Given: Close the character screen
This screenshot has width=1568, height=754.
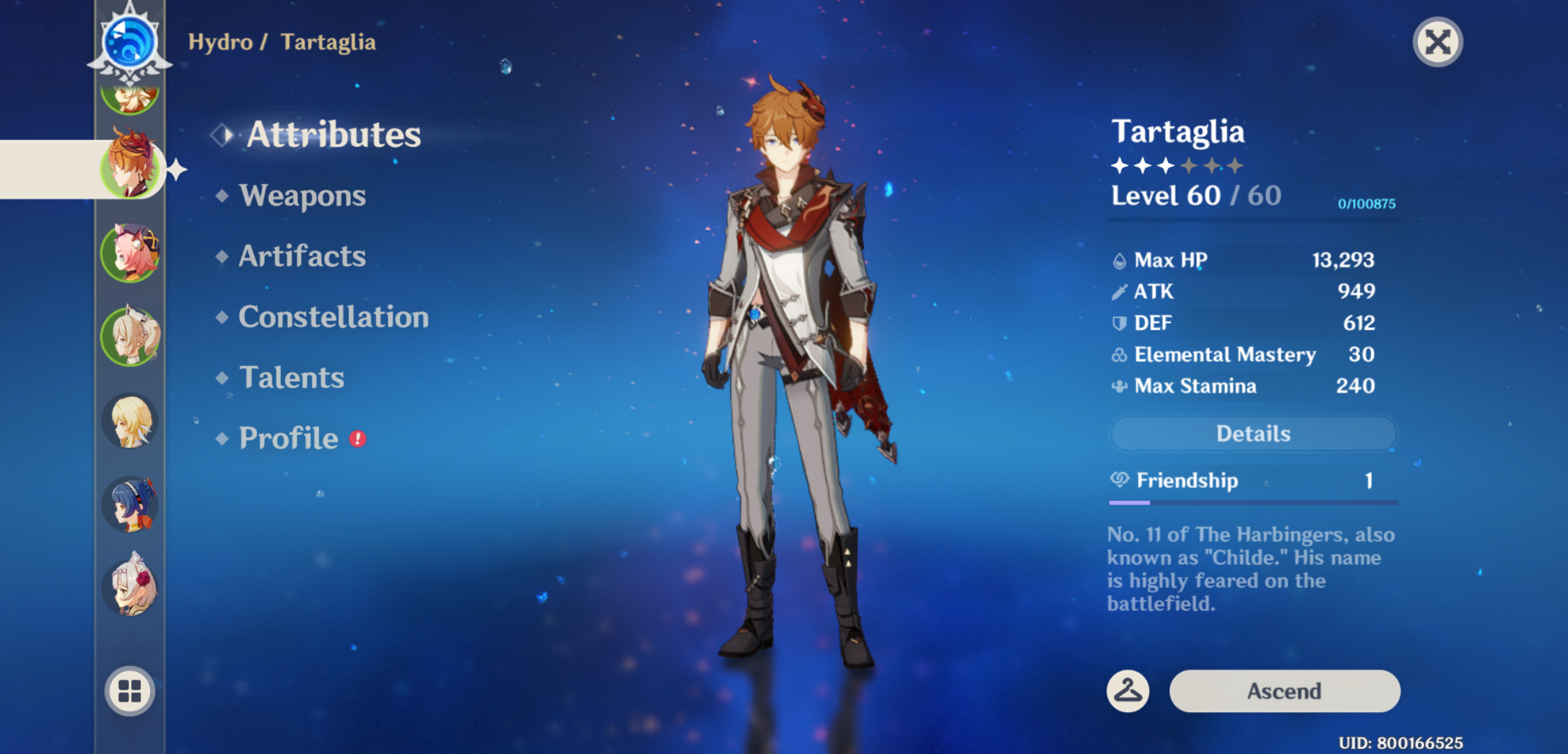Looking at the screenshot, I should pos(1437,43).
